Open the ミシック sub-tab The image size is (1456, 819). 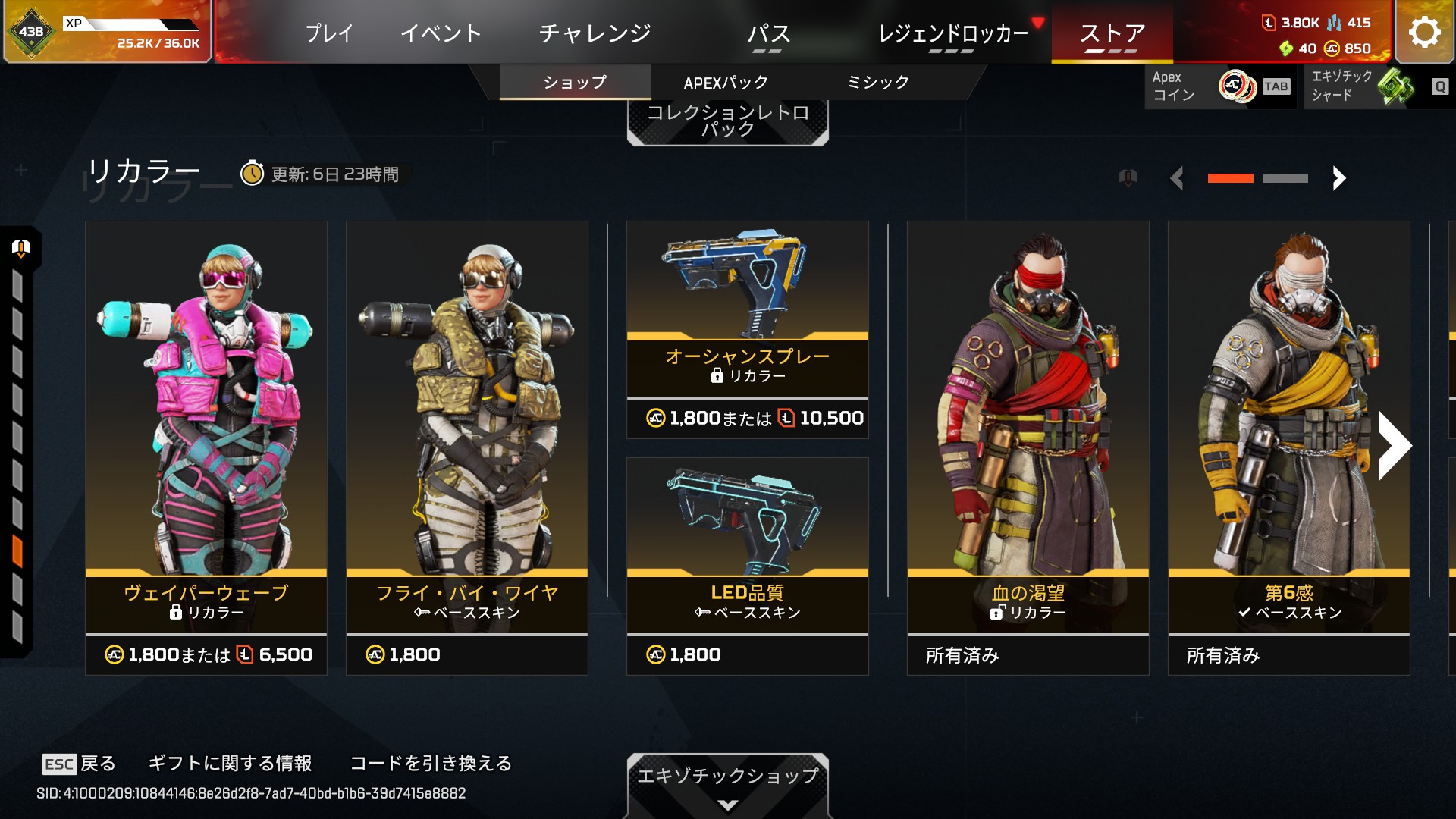coord(877,83)
